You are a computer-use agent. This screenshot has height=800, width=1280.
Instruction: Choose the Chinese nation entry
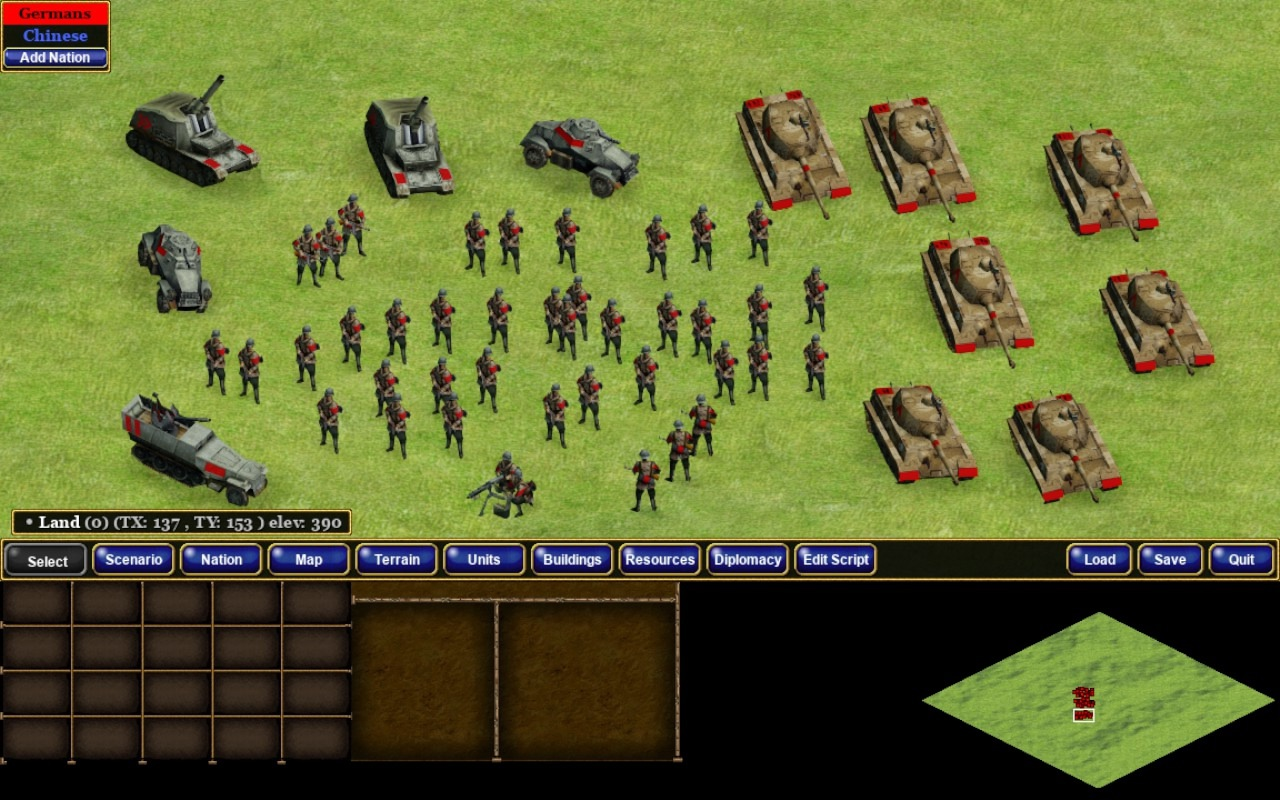[55, 36]
